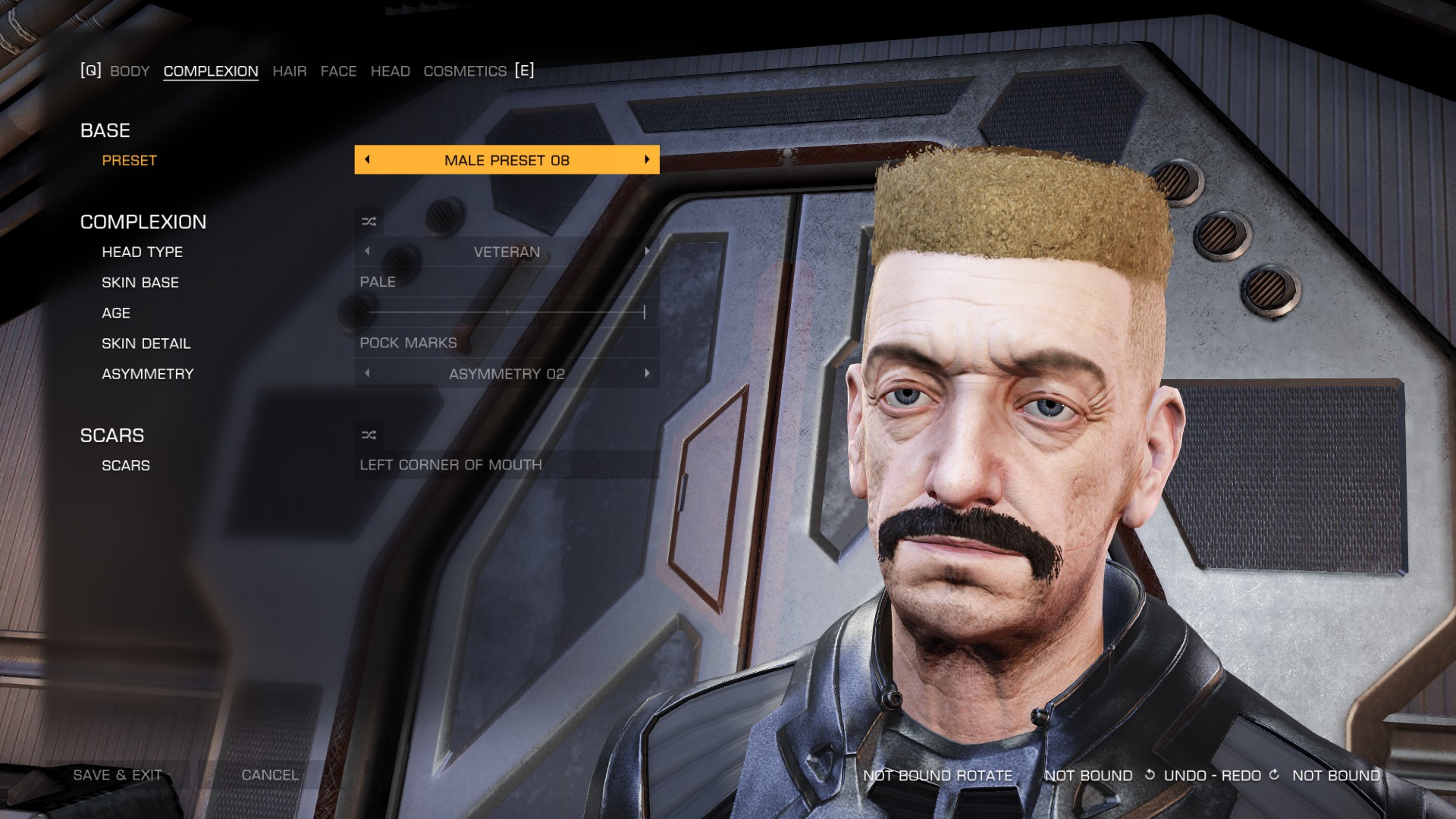This screenshot has height=819, width=1456.
Task: Open the Scars selection field
Action: [x=506, y=465]
